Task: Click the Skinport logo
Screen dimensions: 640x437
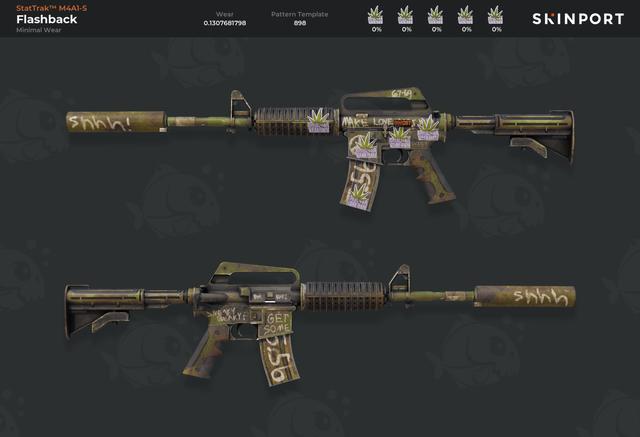Action: click(x=577, y=19)
